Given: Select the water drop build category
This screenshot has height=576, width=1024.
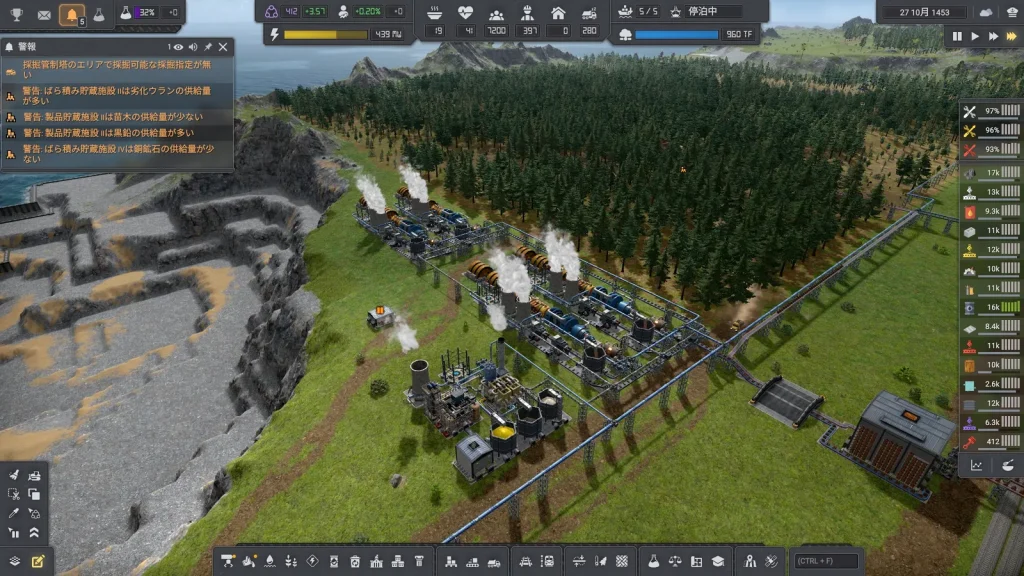Looking at the screenshot, I should [x=269, y=561].
